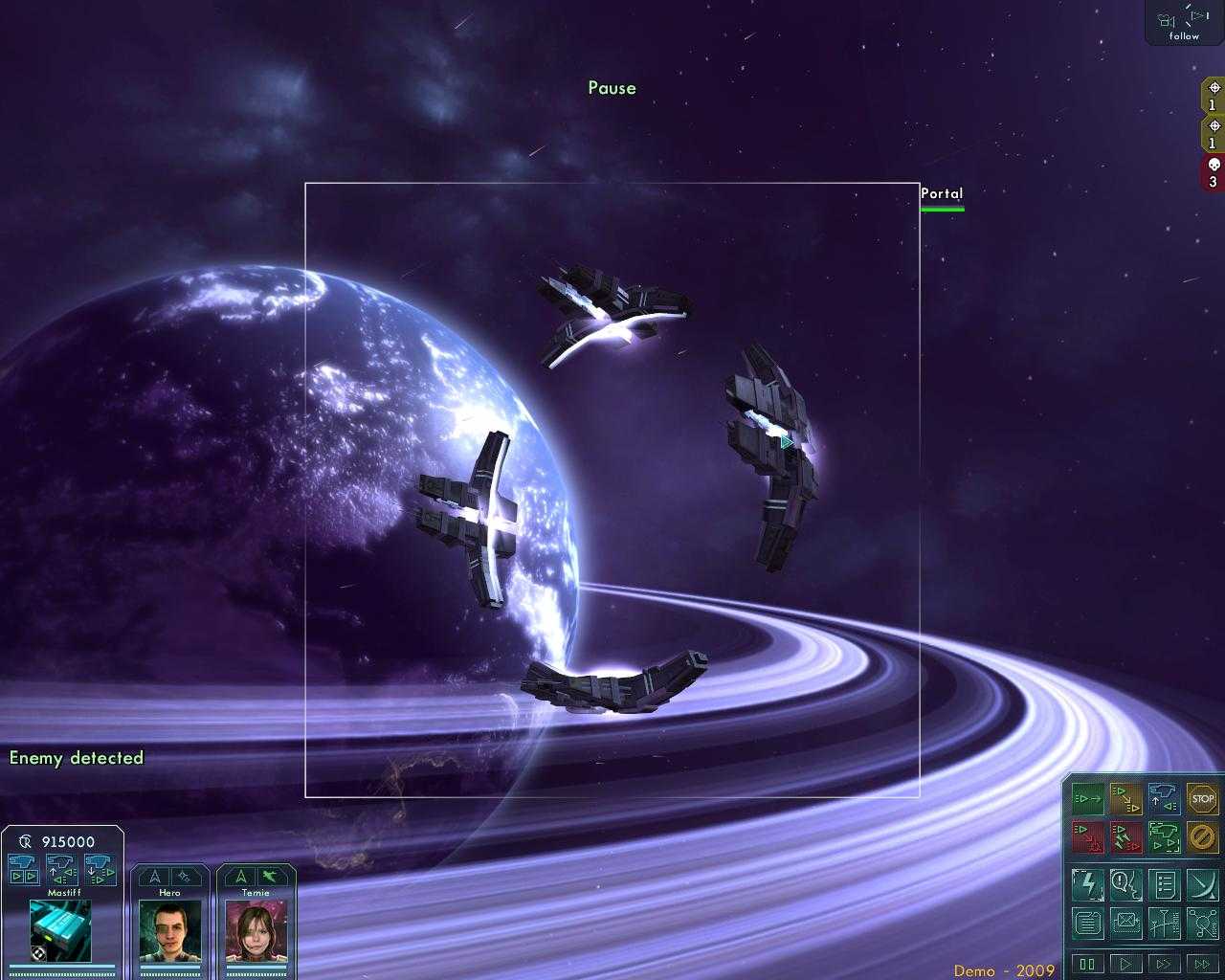This screenshot has width=1225, height=980.
Task: Select the red attack order icon
Action: point(1088,838)
